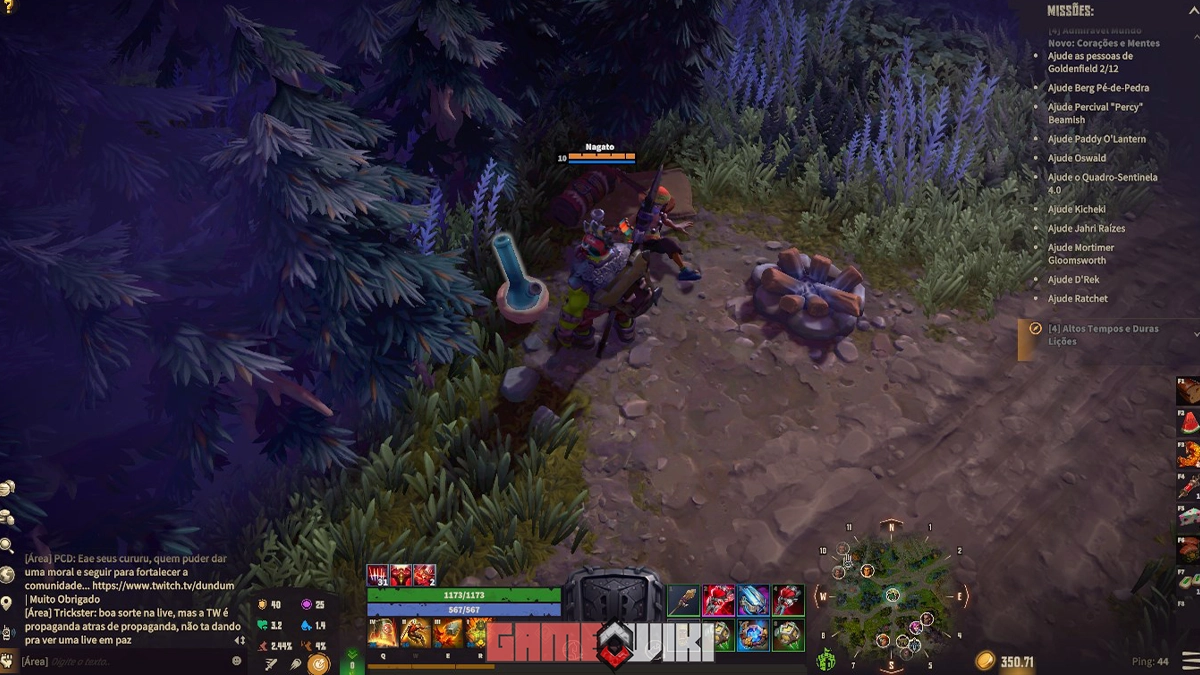The height and width of the screenshot is (675, 1200).
Task: Open the emoji picker in chat
Action: (237, 661)
